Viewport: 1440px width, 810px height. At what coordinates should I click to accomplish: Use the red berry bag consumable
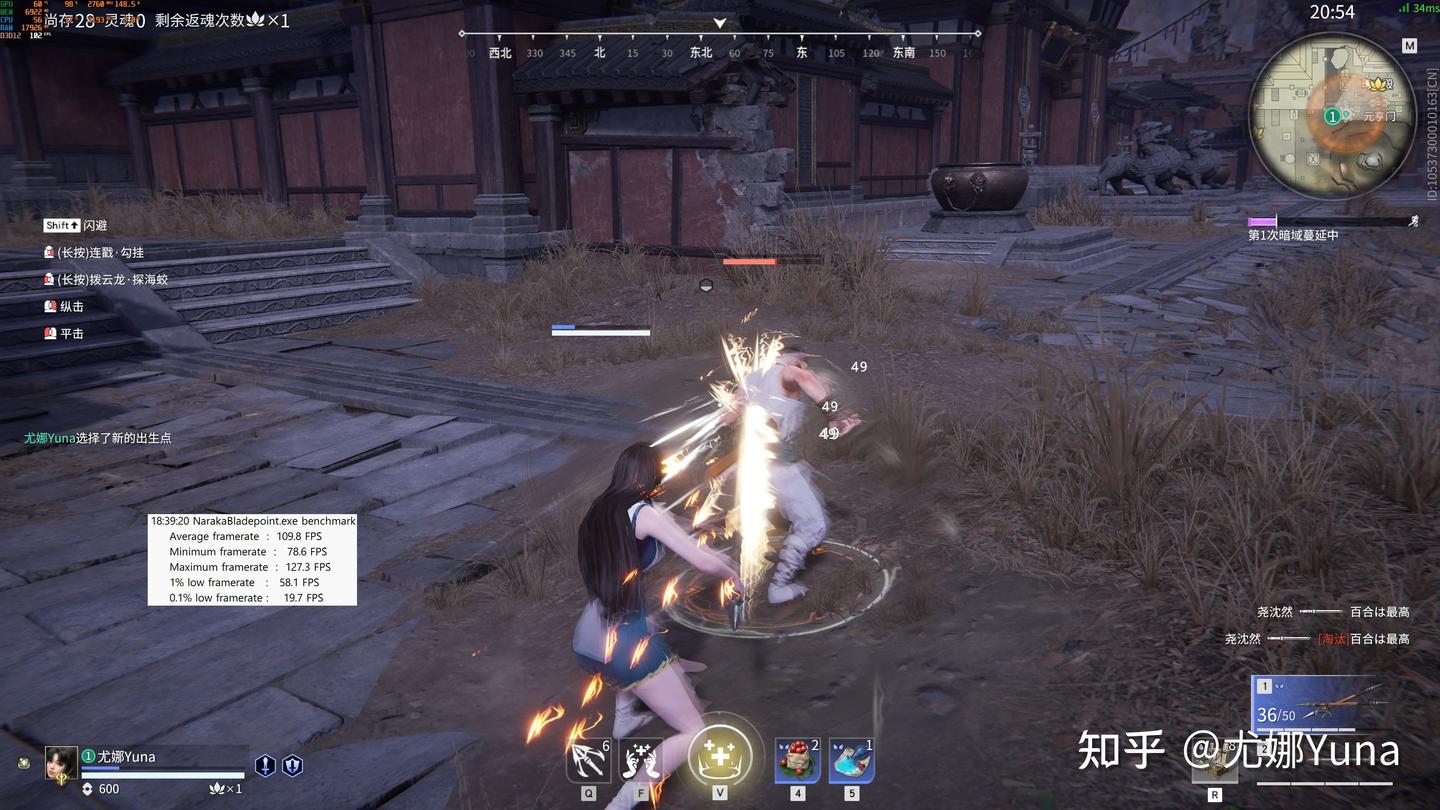pos(797,761)
